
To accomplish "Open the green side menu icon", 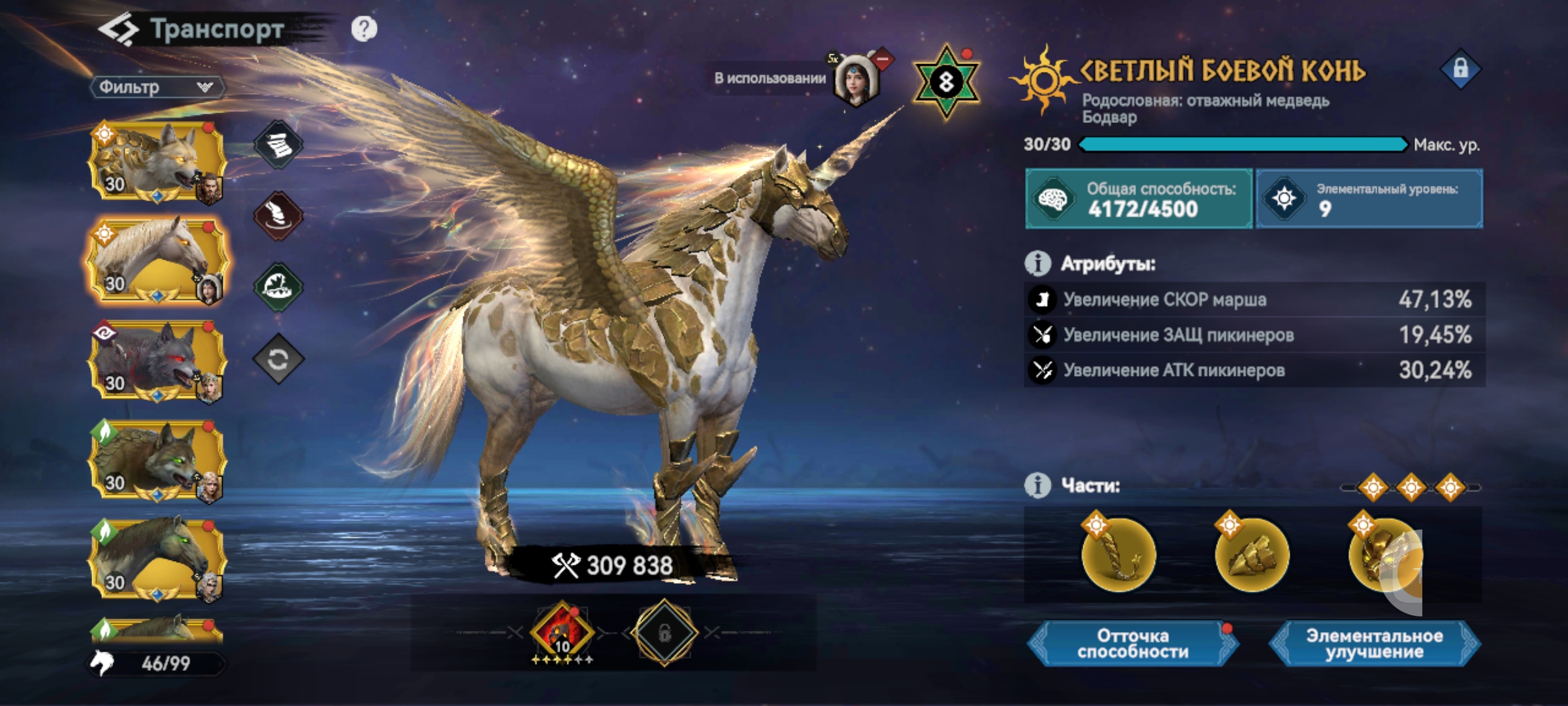I will point(278,287).
